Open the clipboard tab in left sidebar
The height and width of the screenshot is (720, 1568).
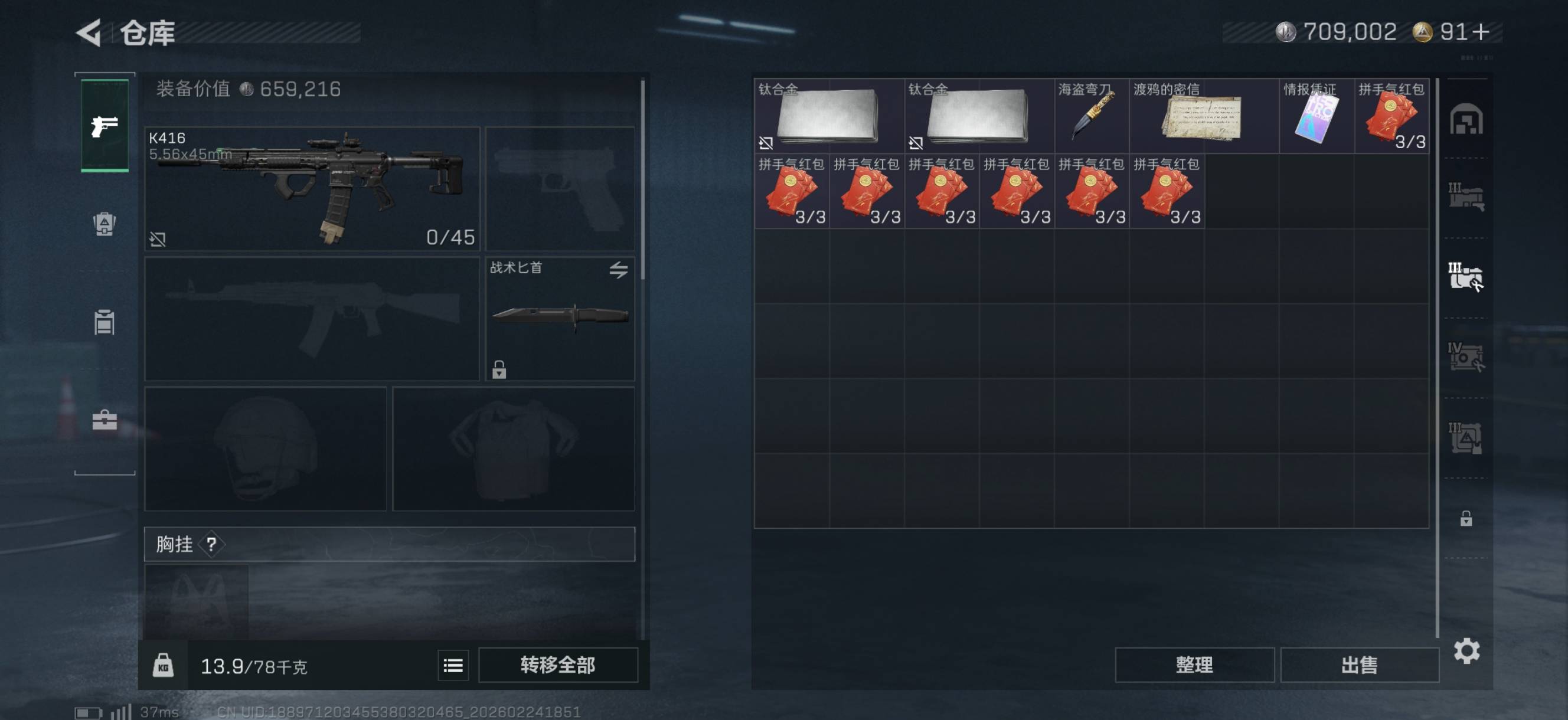coord(104,322)
